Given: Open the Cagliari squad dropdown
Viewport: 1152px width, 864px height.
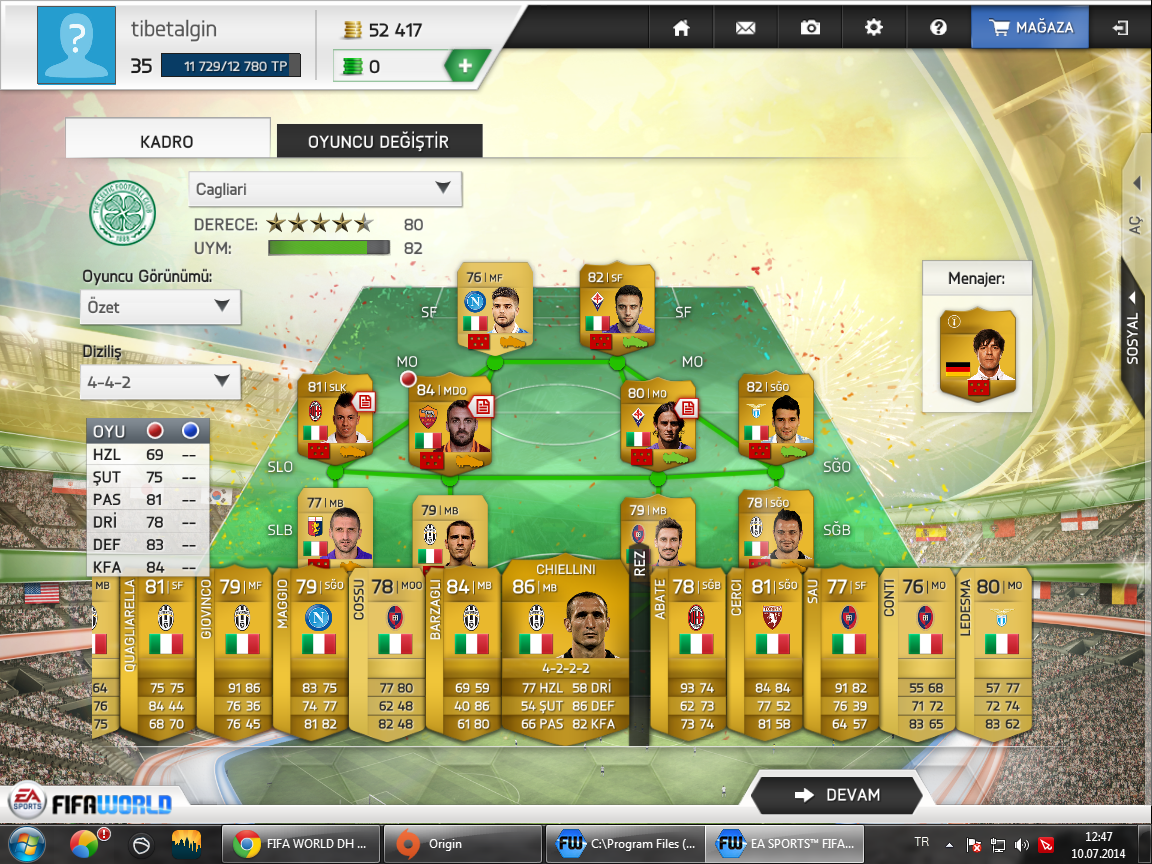Looking at the screenshot, I should point(325,188).
